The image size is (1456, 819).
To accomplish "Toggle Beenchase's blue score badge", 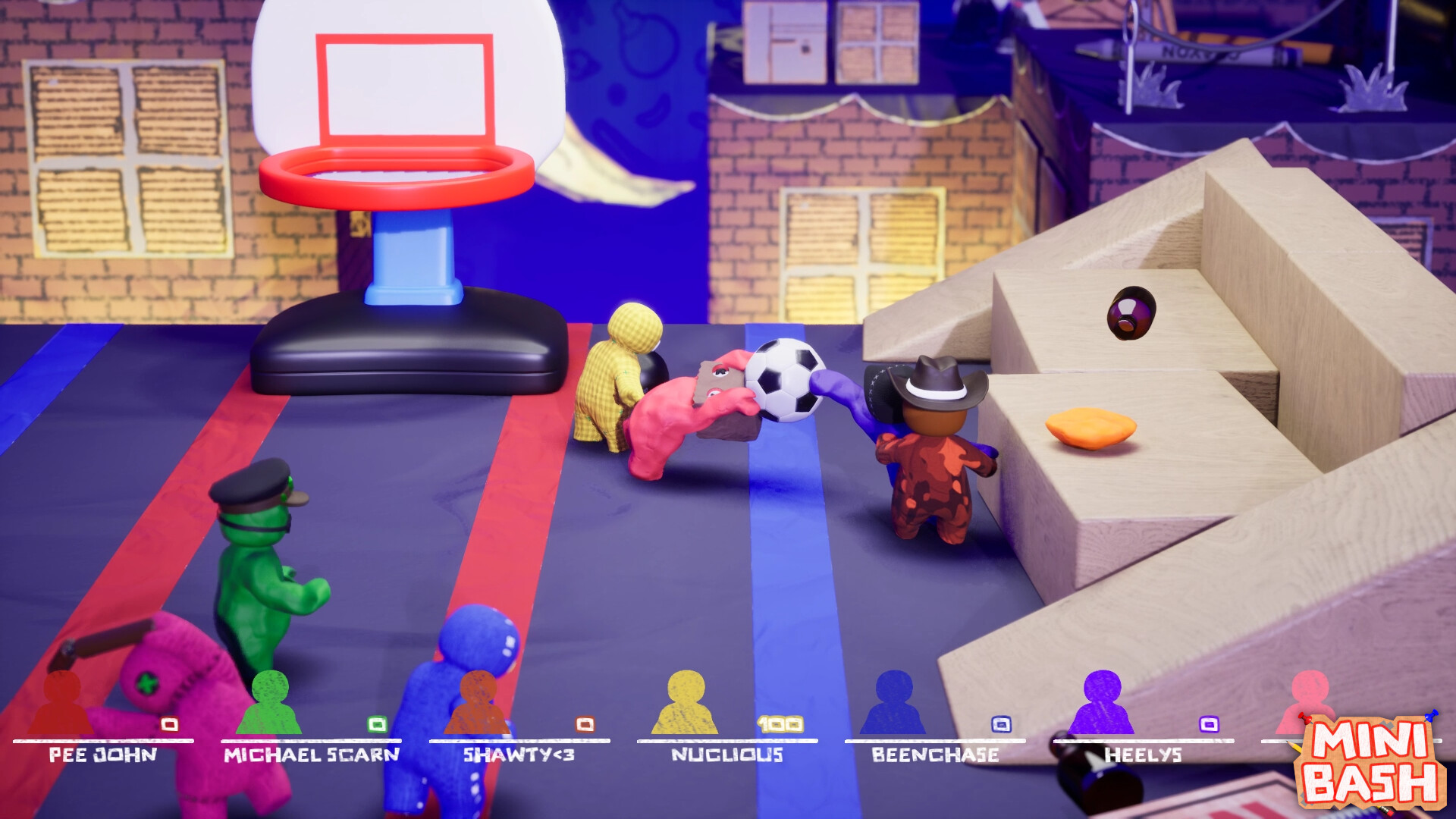I will click(x=1002, y=724).
